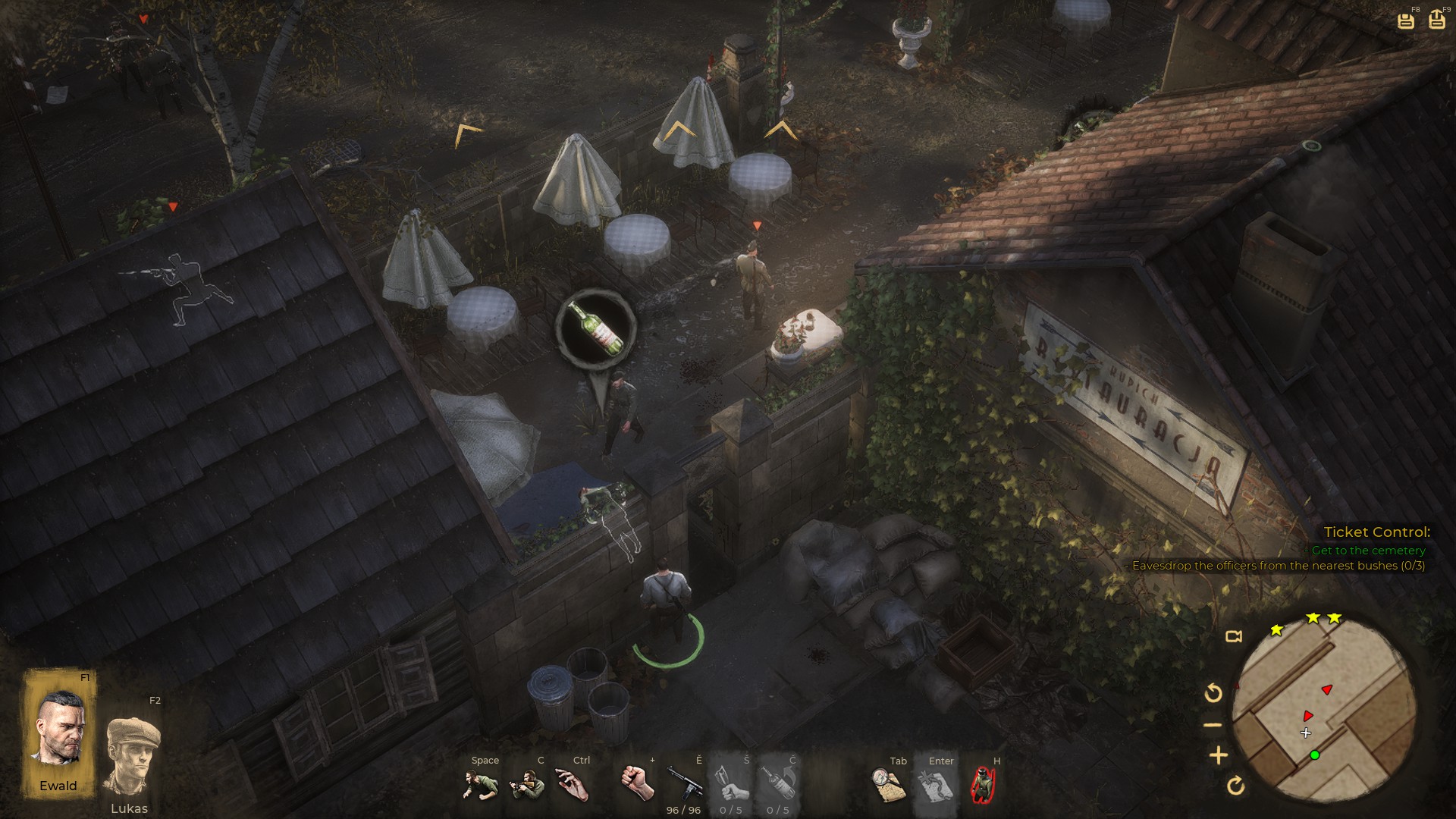This screenshot has width=1456, height=819.
Task: Toggle the aim rifle action icon
Action: pyautogui.click(x=527, y=785)
